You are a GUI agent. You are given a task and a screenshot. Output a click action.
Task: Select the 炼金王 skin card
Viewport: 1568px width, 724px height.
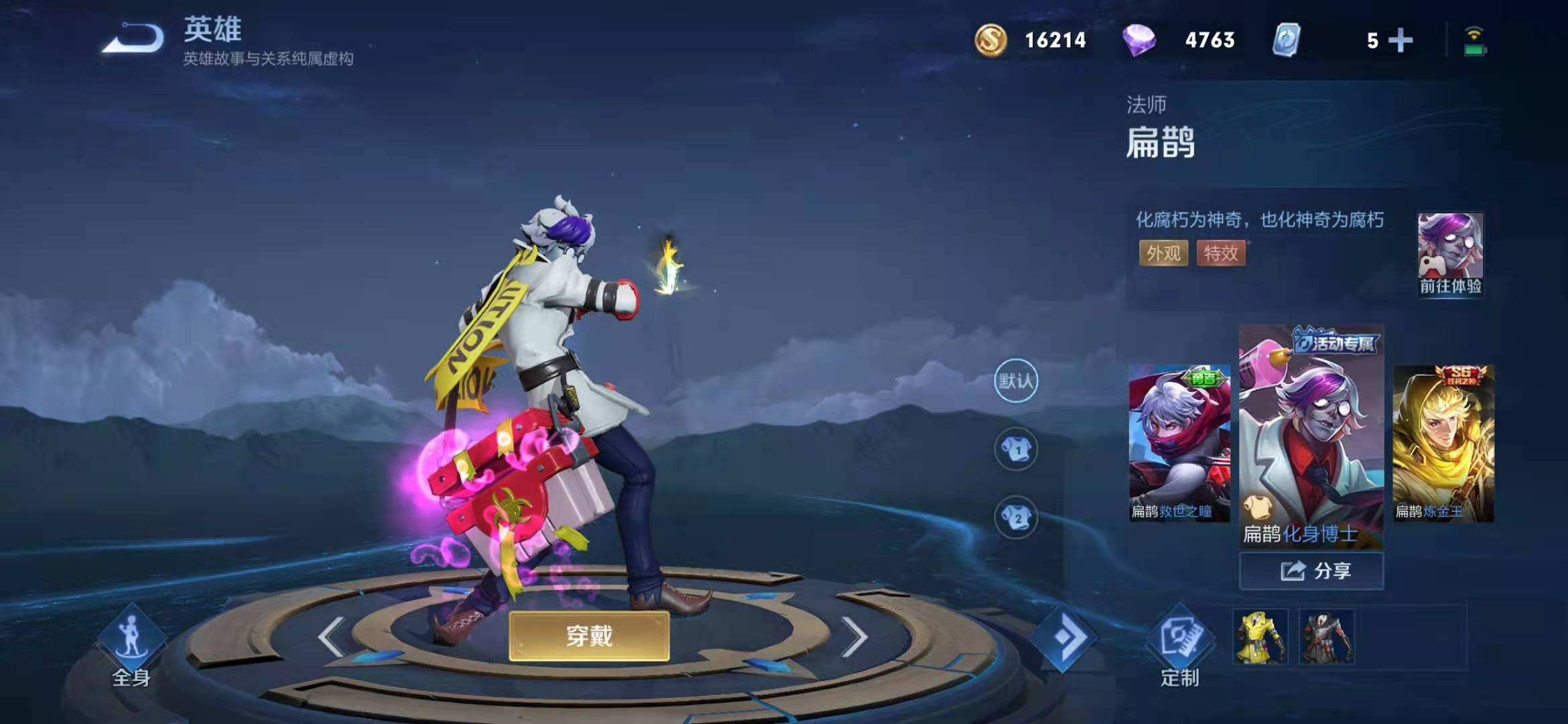[x=1443, y=443]
